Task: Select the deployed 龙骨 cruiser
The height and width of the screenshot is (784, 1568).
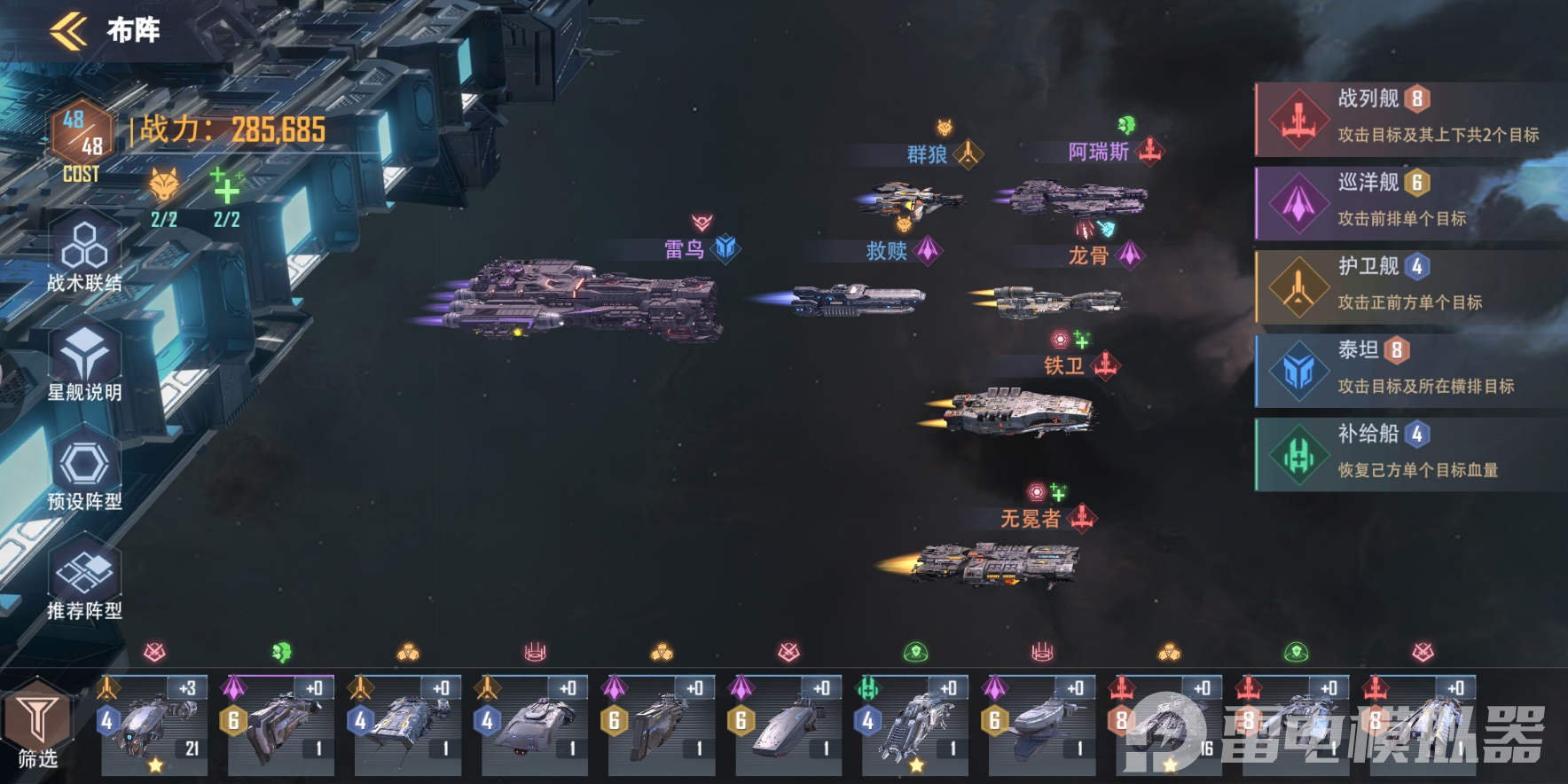Action: coord(1055,302)
